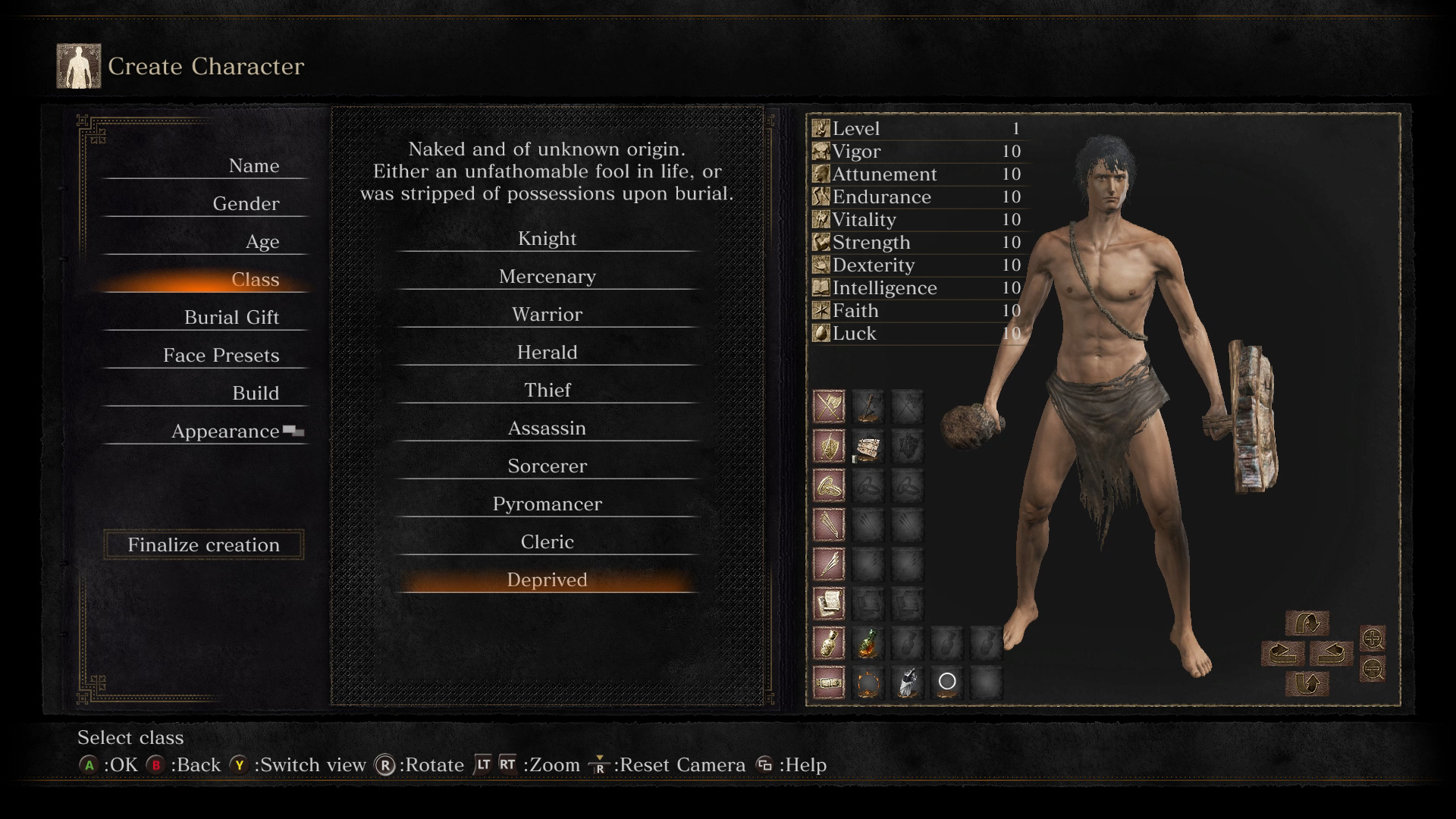
Task: Choose the Age setting
Action: [x=262, y=242]
